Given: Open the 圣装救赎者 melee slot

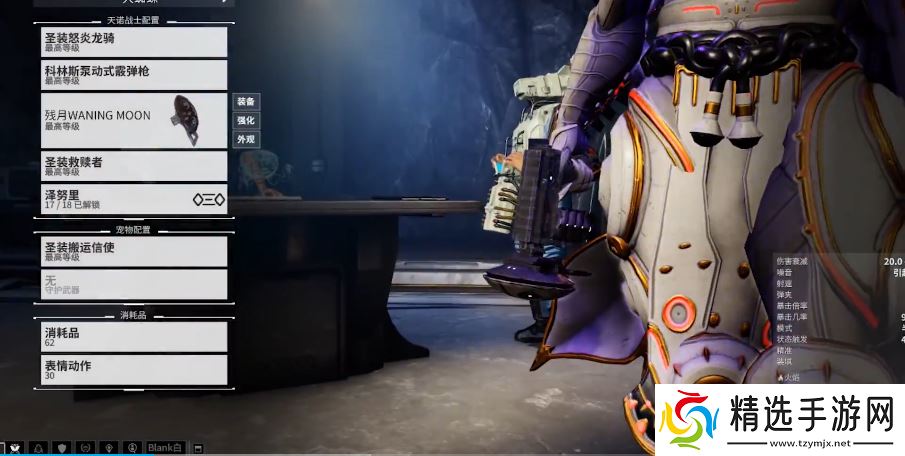Looking at the screenshot, I should coord(134,166).
